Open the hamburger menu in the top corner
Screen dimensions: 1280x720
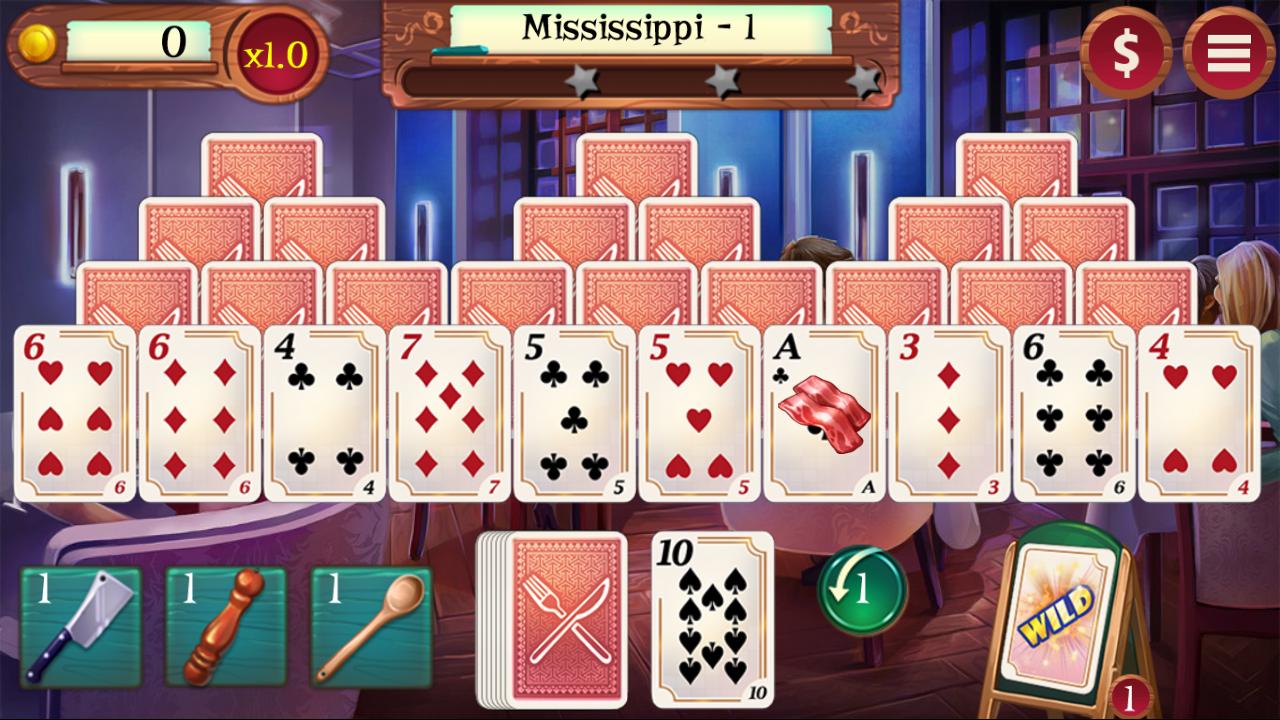tap(1228, 52)
